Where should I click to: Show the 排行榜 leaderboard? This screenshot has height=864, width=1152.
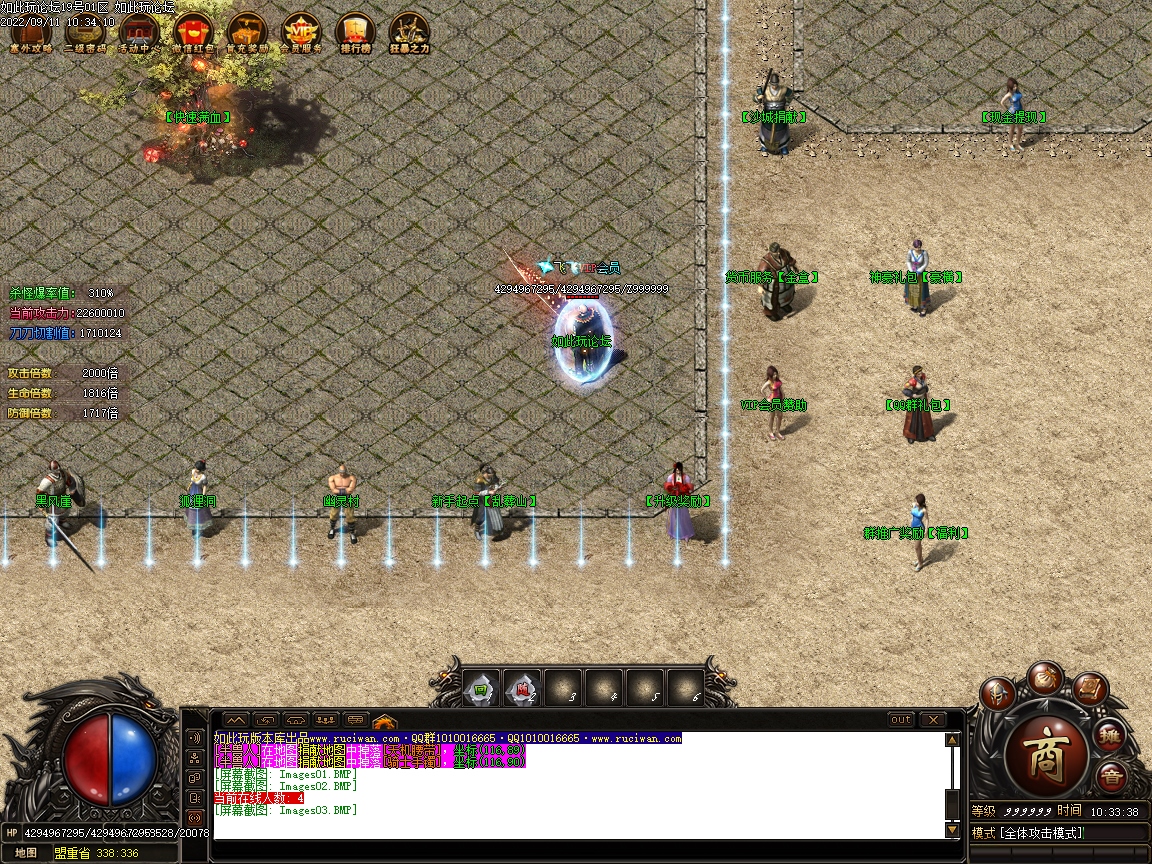pos(355,32)
